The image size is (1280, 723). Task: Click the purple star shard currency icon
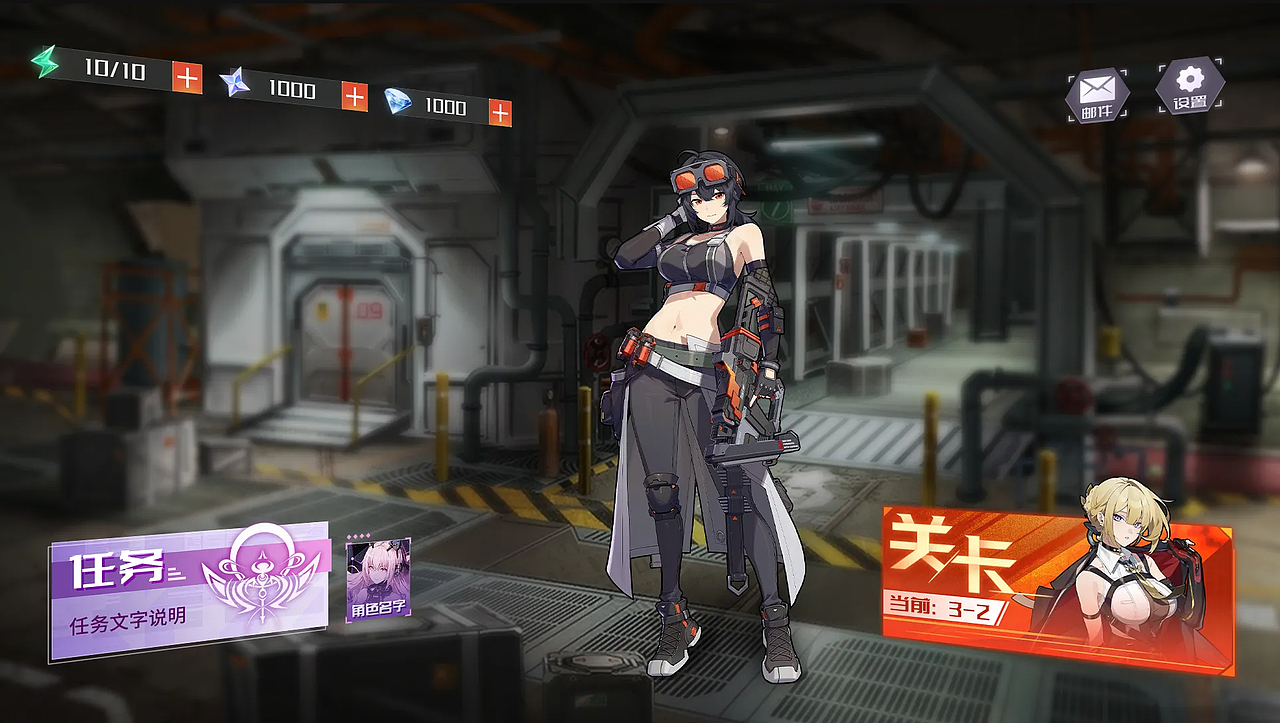(235, 84)
